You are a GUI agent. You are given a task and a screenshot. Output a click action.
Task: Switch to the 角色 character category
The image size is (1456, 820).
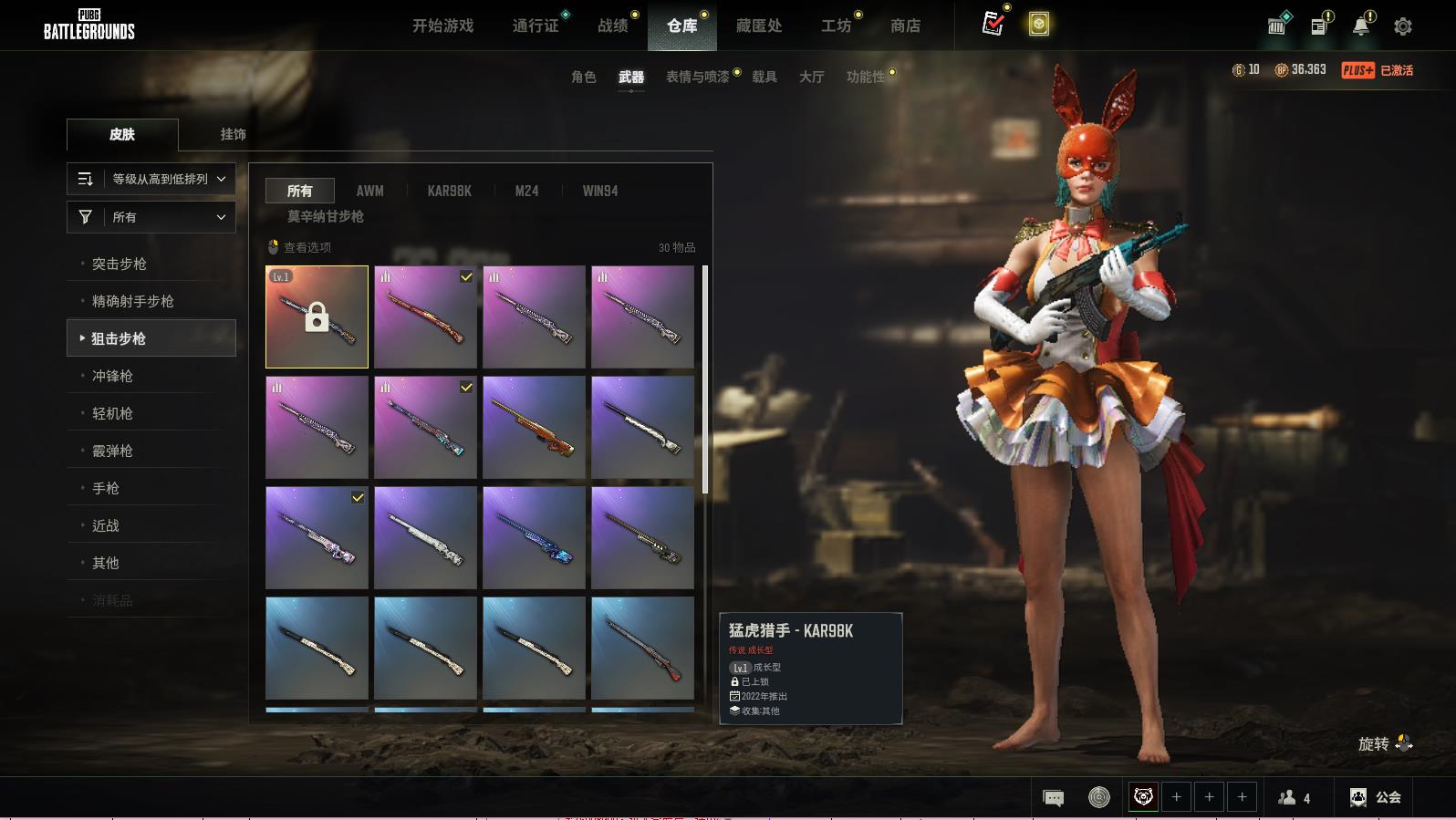click(x=583, y=77)
